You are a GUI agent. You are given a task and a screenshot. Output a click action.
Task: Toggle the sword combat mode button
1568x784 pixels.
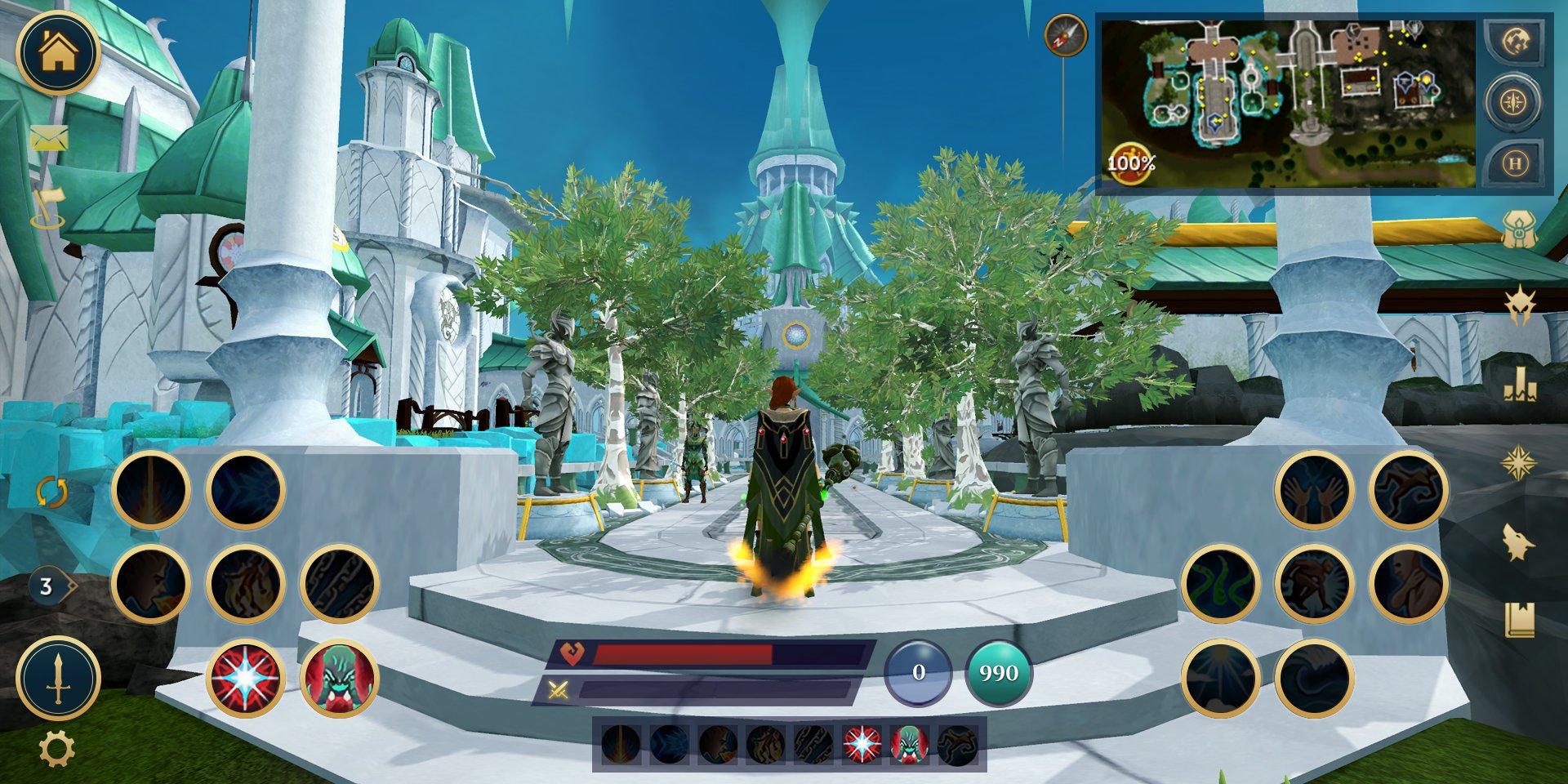click(58, 678)
